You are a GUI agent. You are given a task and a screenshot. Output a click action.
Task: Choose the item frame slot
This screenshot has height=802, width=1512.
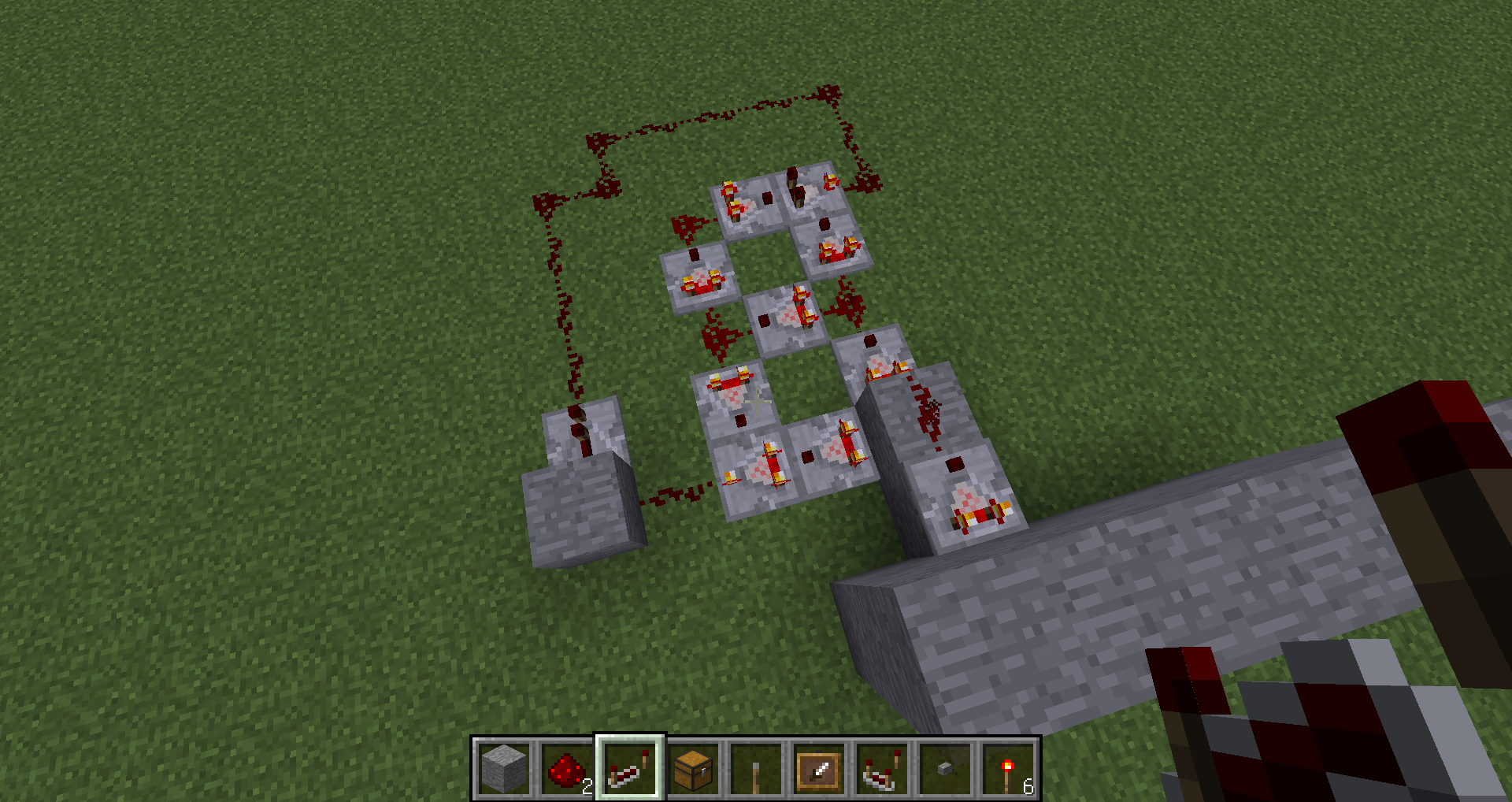819,768
